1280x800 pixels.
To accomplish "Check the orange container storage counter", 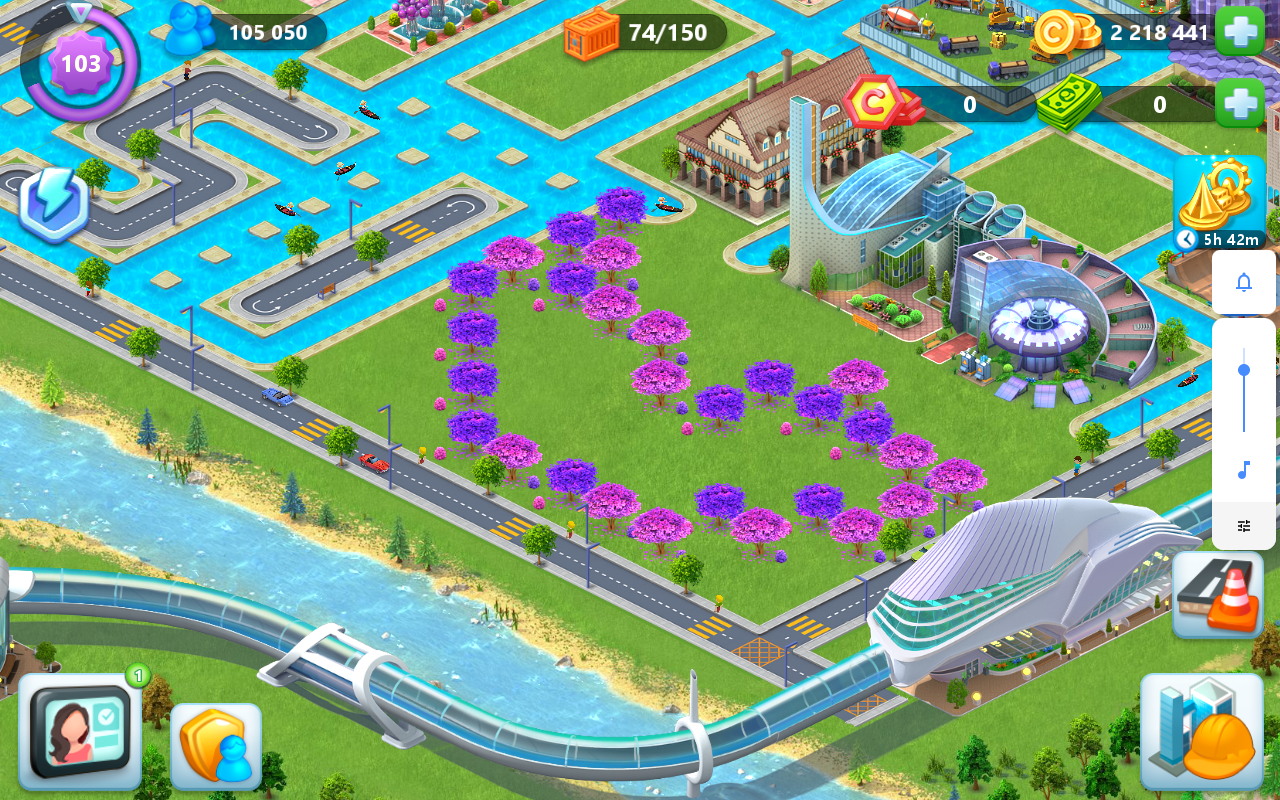I will click(x=592, y=33).
